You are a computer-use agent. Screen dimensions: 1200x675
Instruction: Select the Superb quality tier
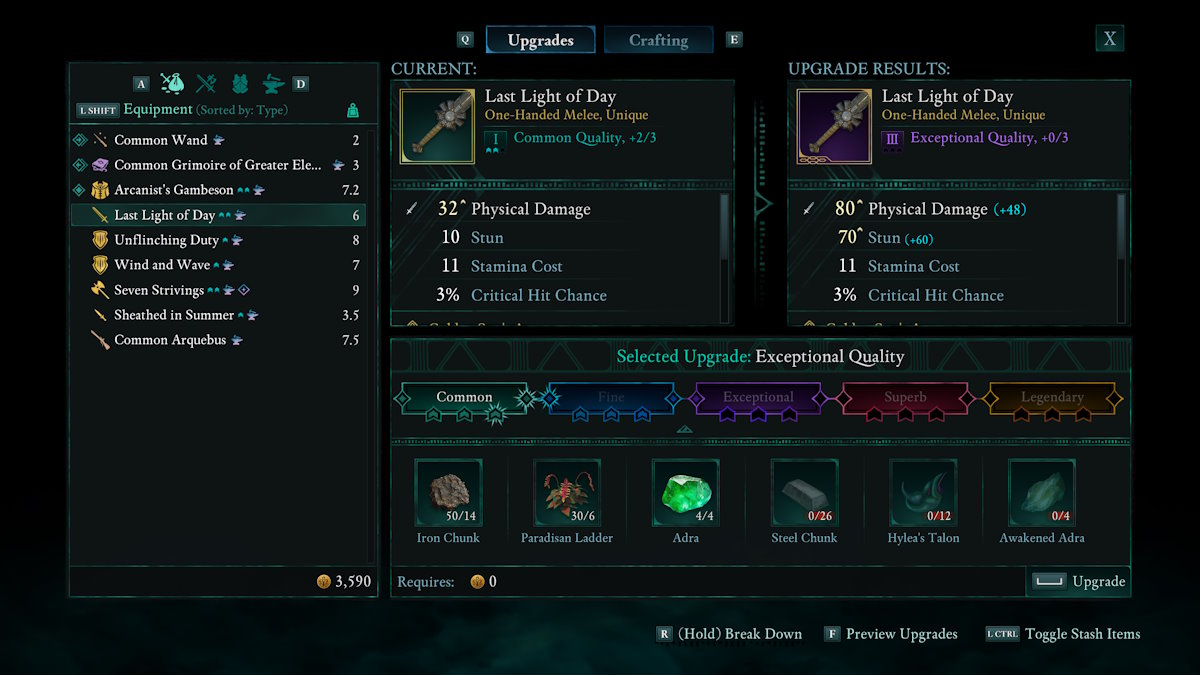[905, 397]
